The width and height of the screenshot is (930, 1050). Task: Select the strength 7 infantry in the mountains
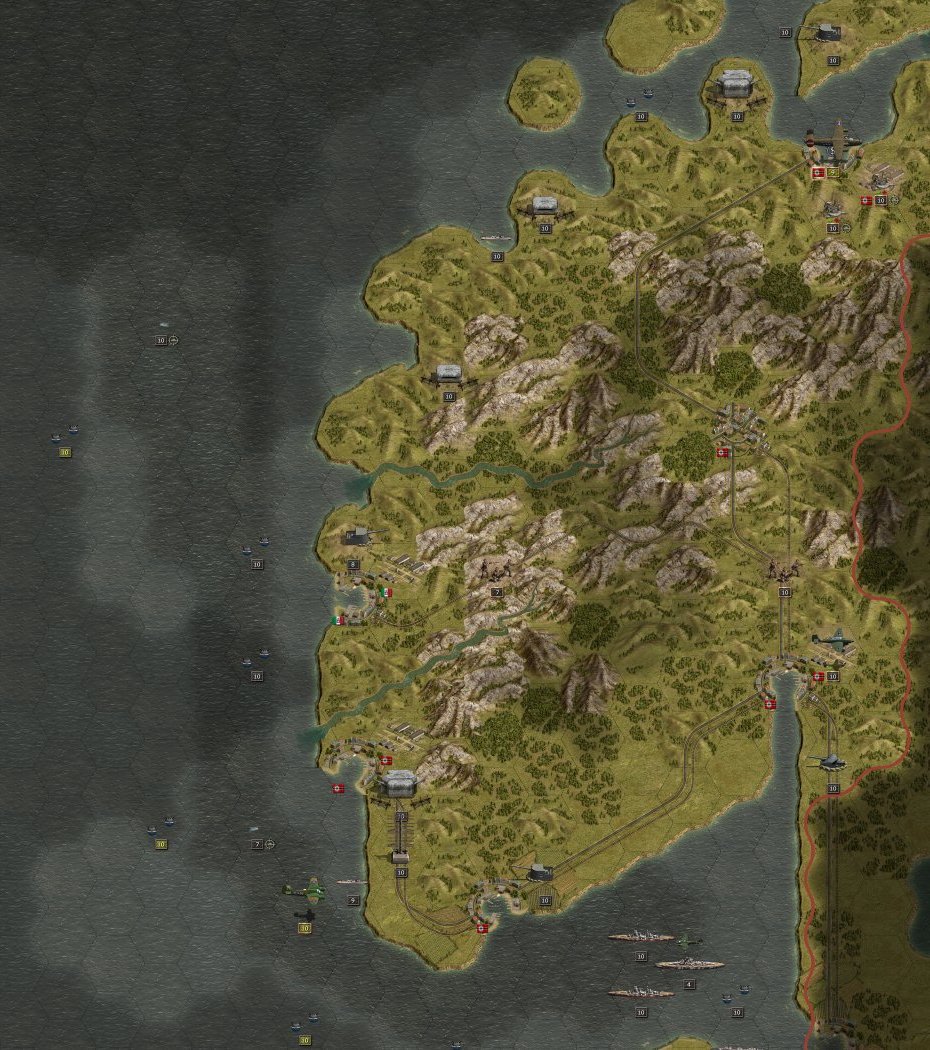496,573
